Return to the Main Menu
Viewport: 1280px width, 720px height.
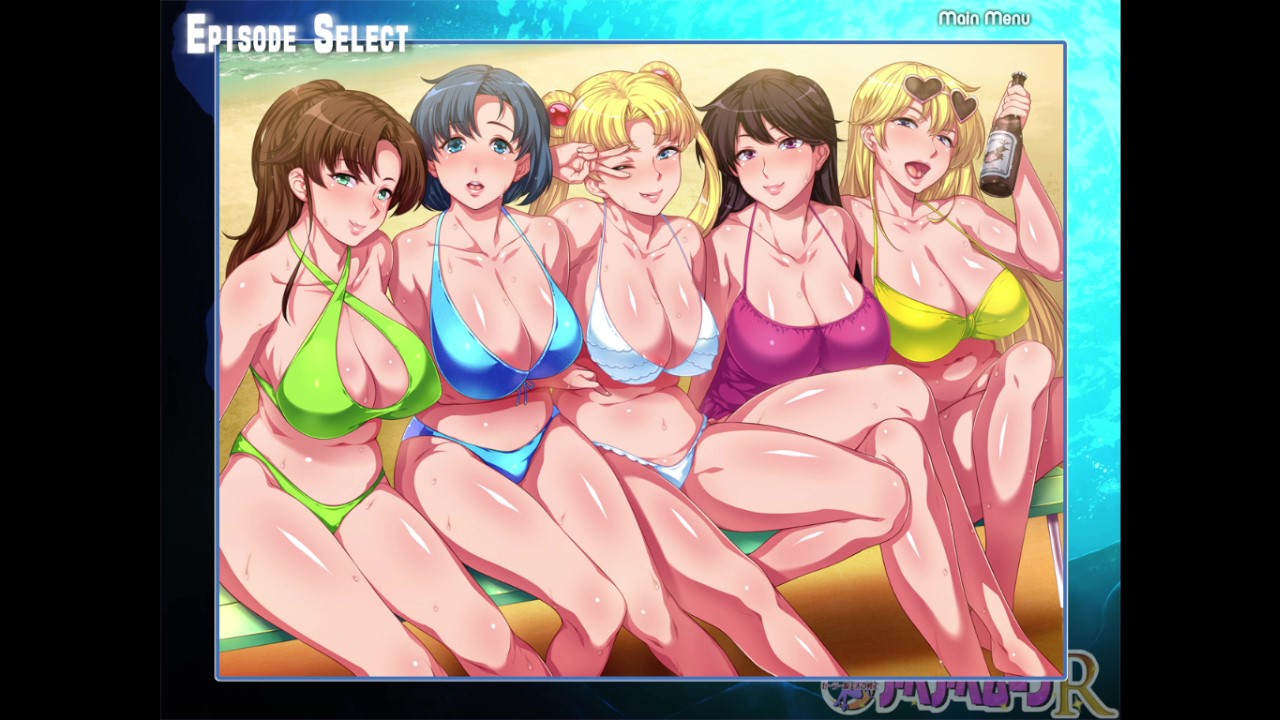[983, 18]
